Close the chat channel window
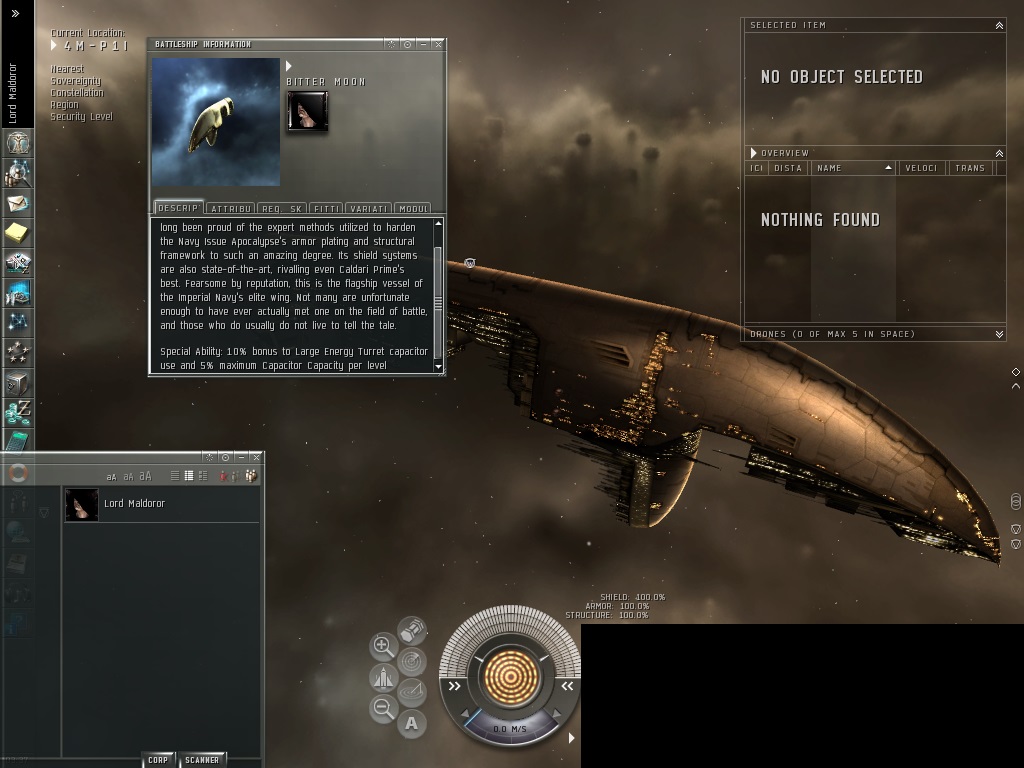This screenshot has width=1024, height=768. pyautogui.click(x=256, y=457)
